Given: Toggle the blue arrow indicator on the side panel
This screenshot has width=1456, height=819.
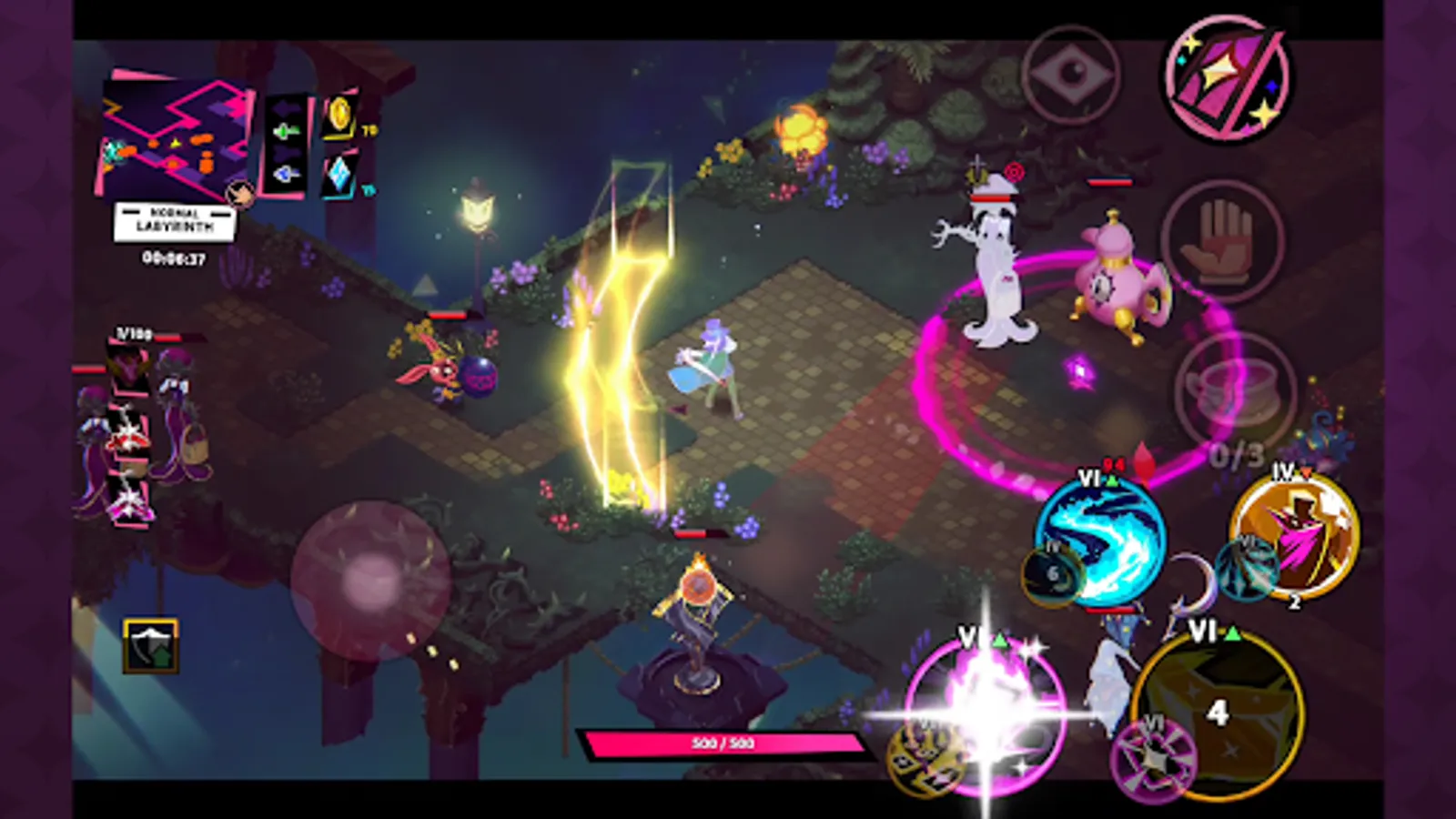Looking at the screenshot, I should pos(283,171).
